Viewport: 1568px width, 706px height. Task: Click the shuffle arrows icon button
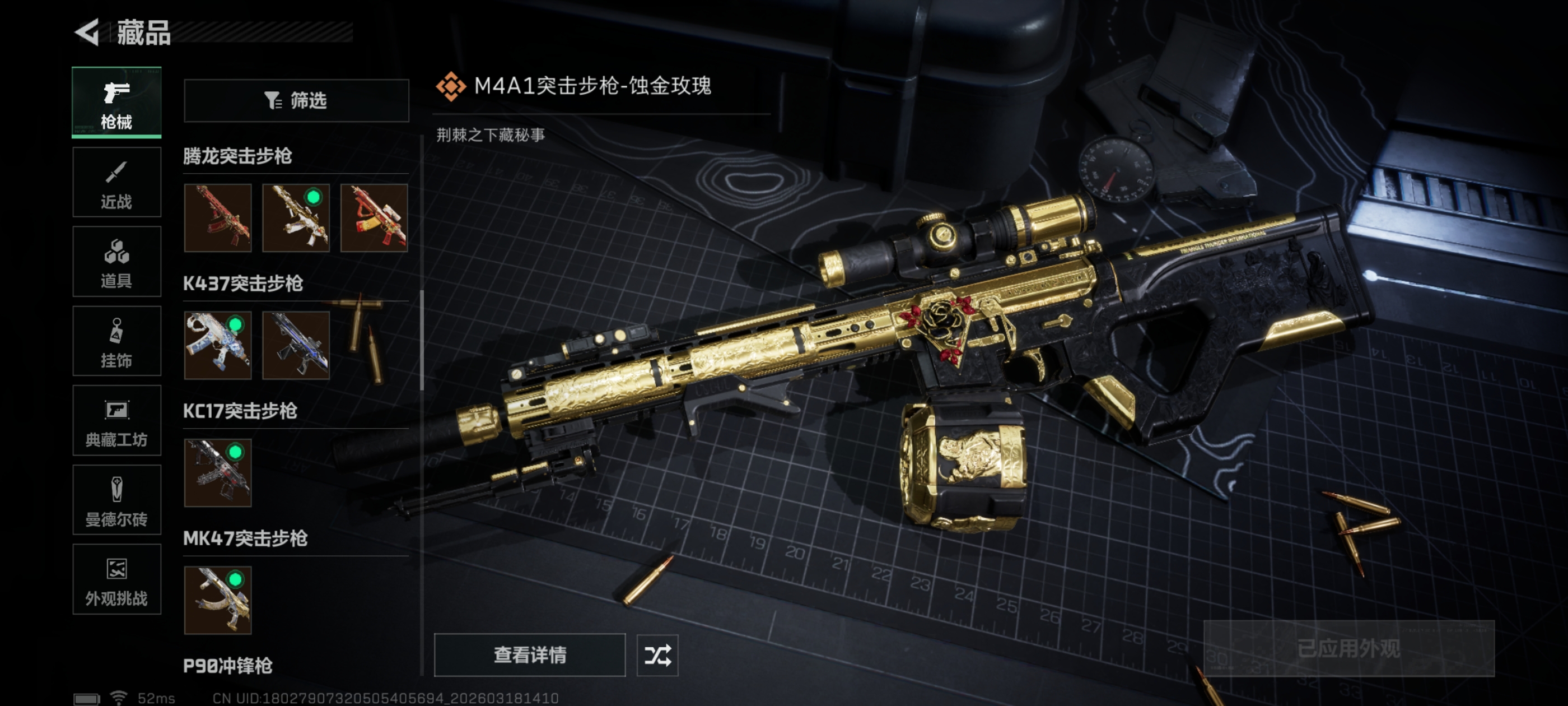(x=657, y=655)
